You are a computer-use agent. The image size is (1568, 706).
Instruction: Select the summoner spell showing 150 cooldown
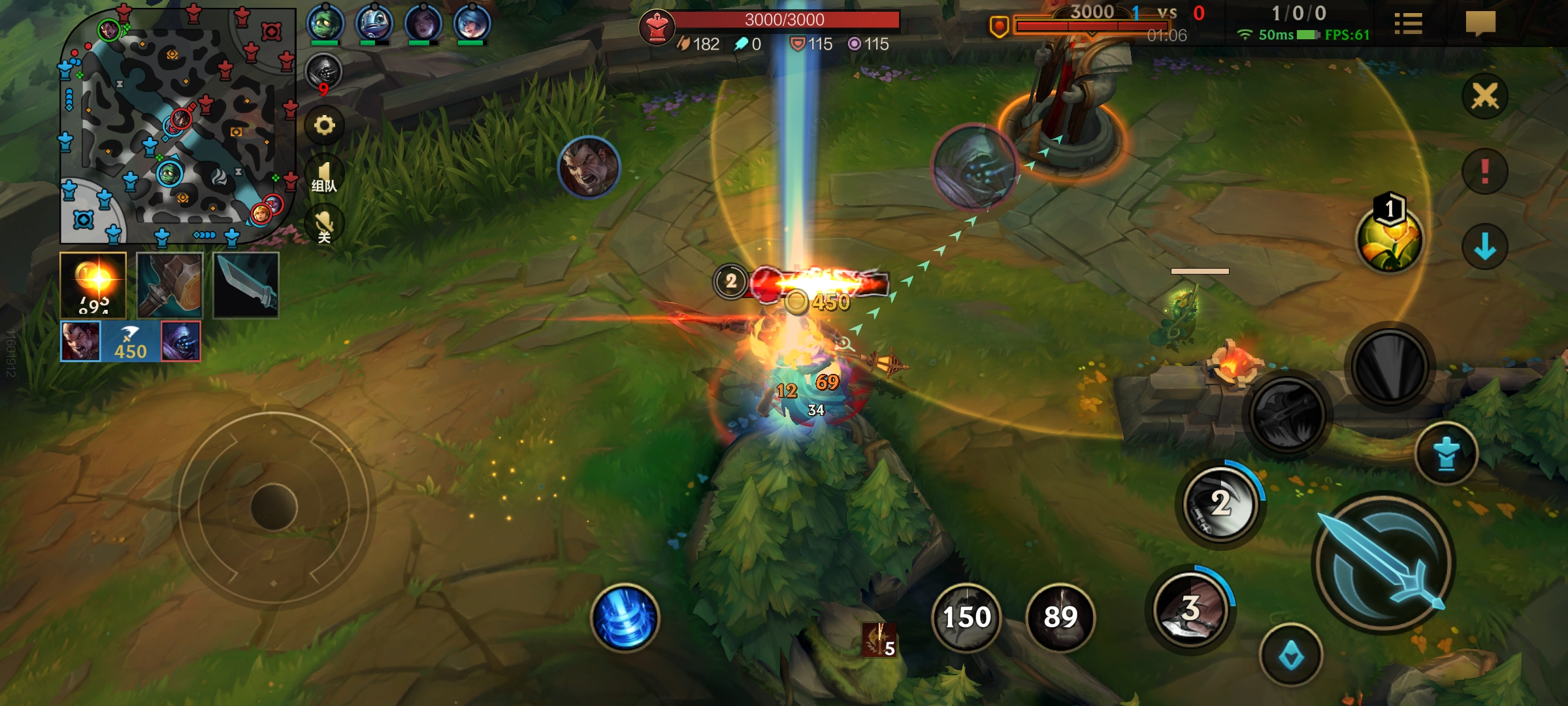click(966, 617)
